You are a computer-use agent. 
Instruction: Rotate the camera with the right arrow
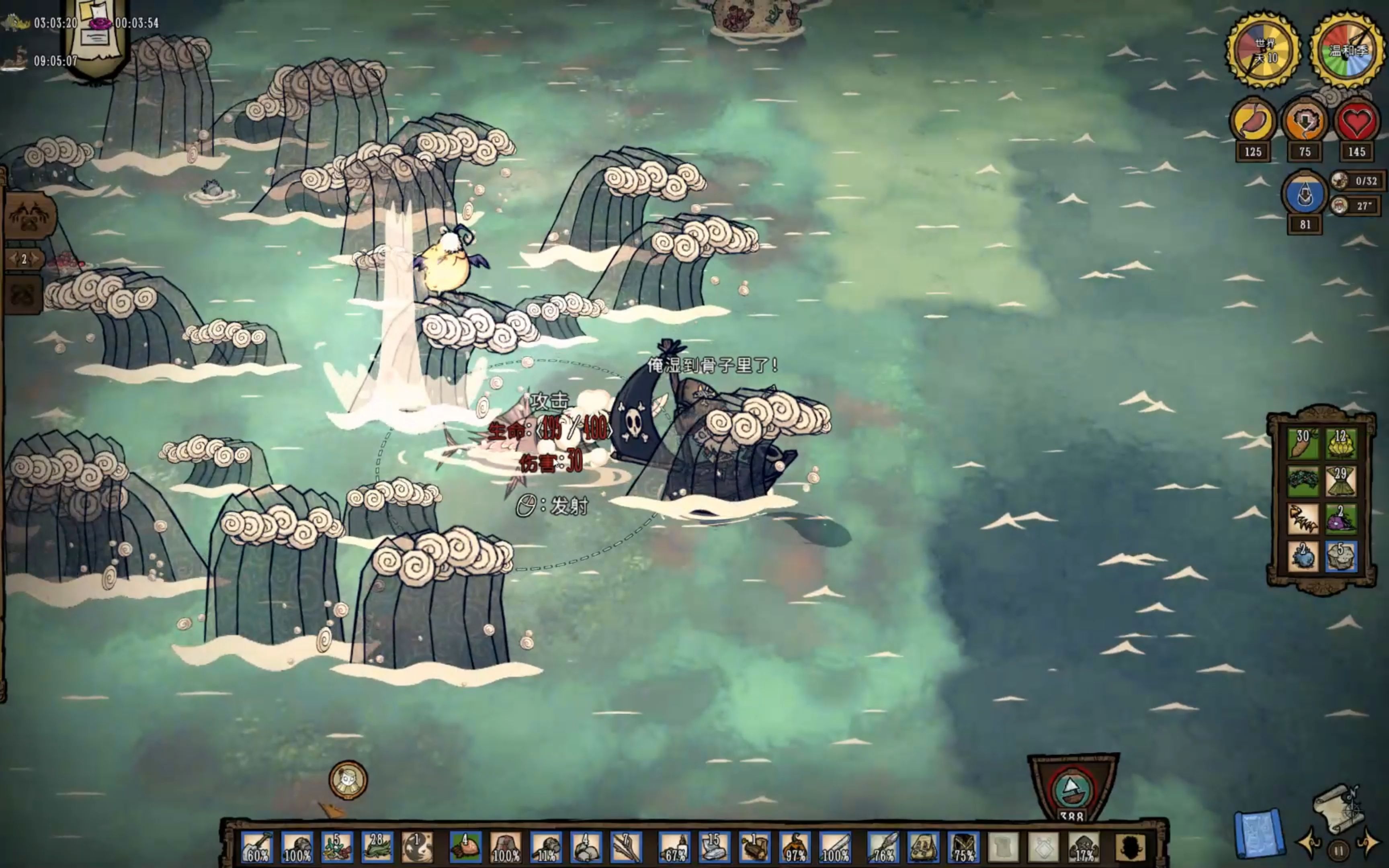[1369, 843]
